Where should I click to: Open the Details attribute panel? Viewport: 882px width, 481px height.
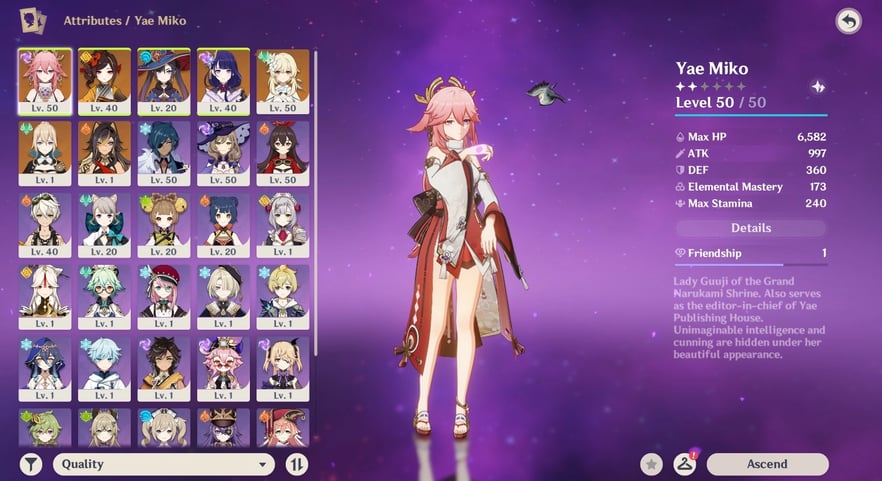pyautogui.click(x=750, y=228)
